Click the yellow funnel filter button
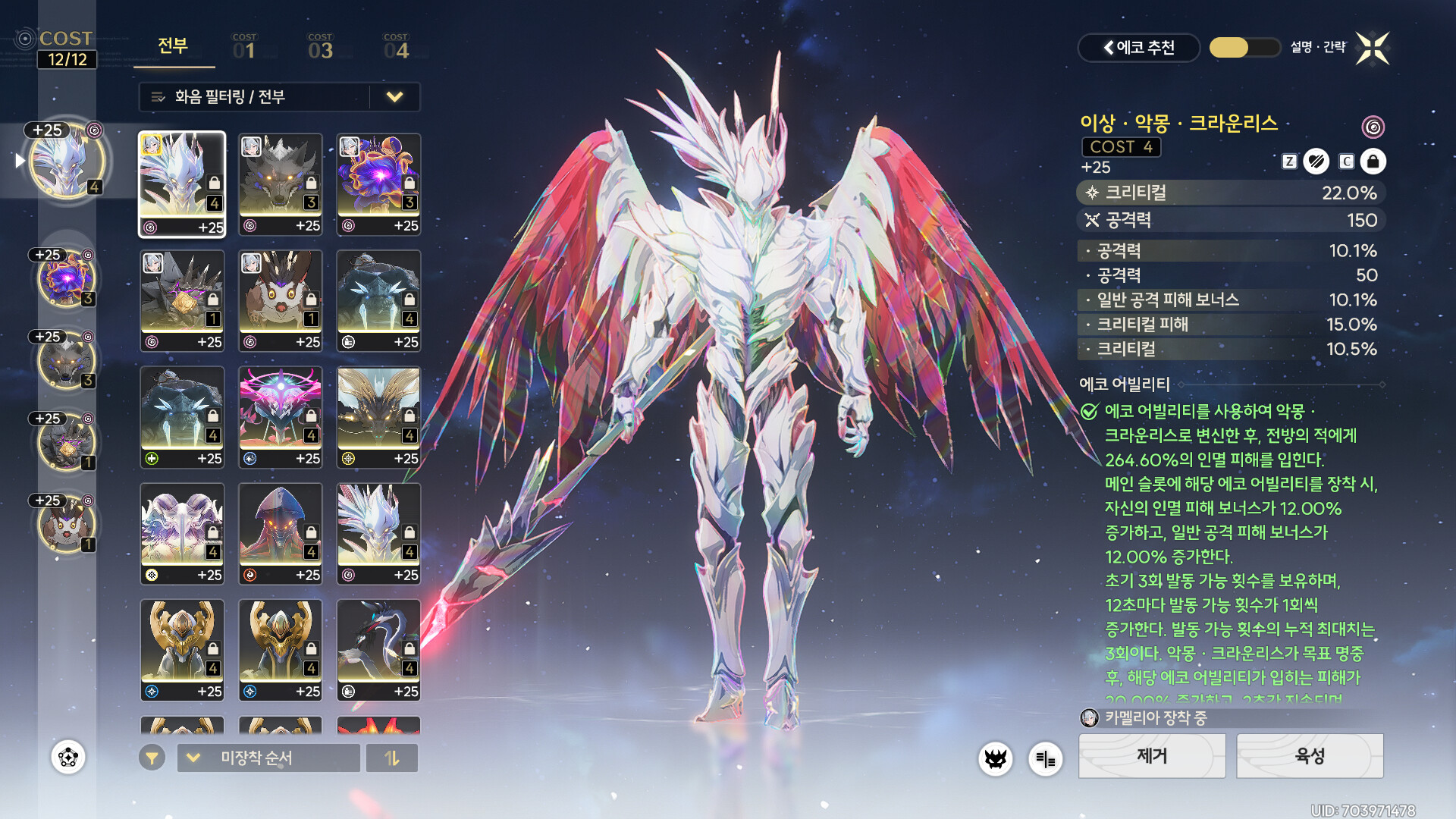The image size is (1456, 819). pyautogui.click(x=152, y=758)
